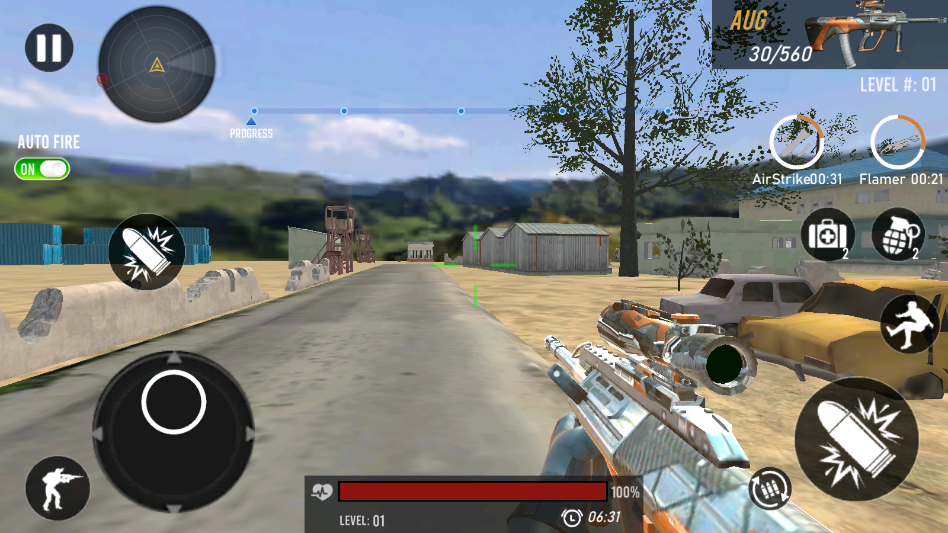Switch stance with the crouching soldier icon
Viewport: 948px width, 533px height.
coord(57,488)
